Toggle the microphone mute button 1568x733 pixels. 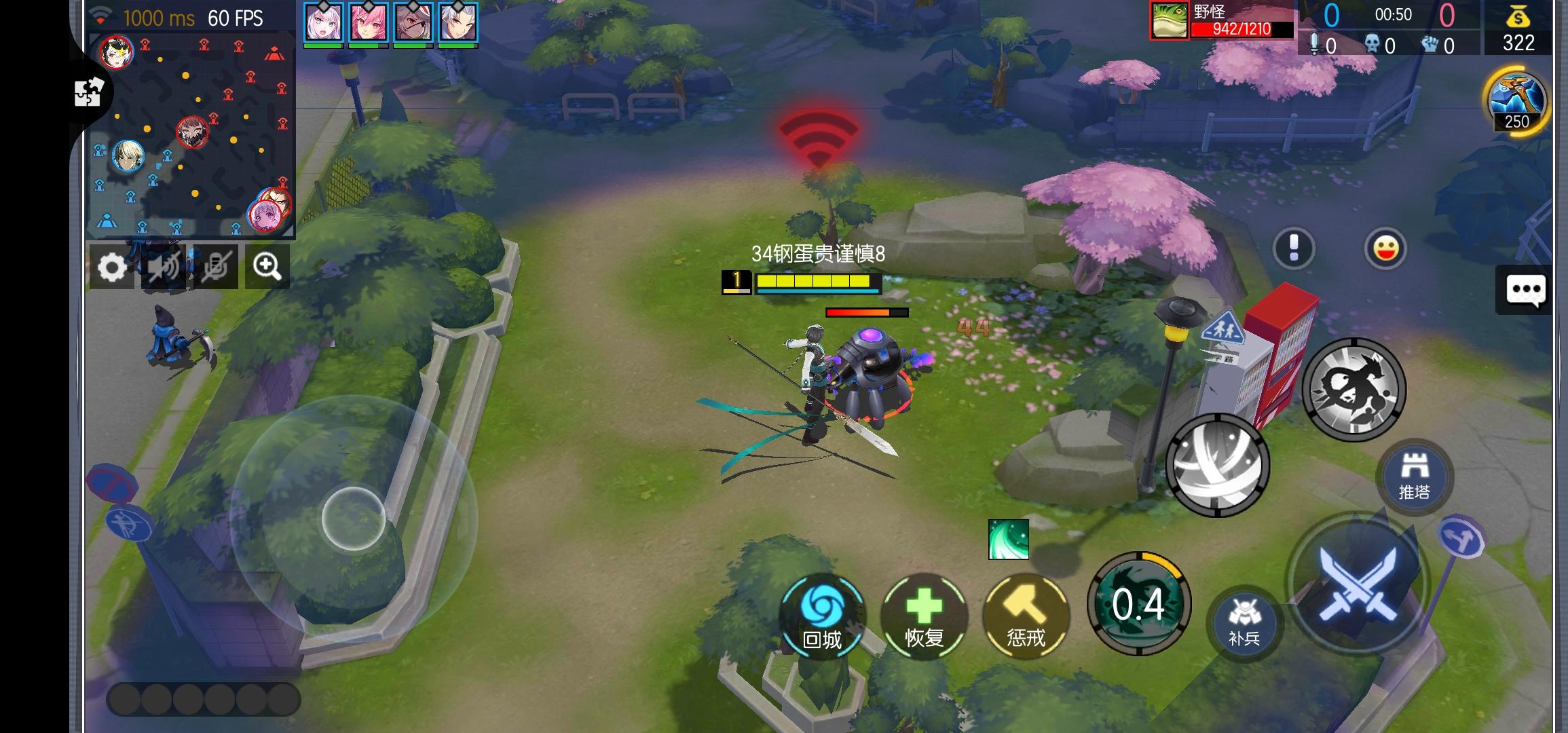pos(216,267)
